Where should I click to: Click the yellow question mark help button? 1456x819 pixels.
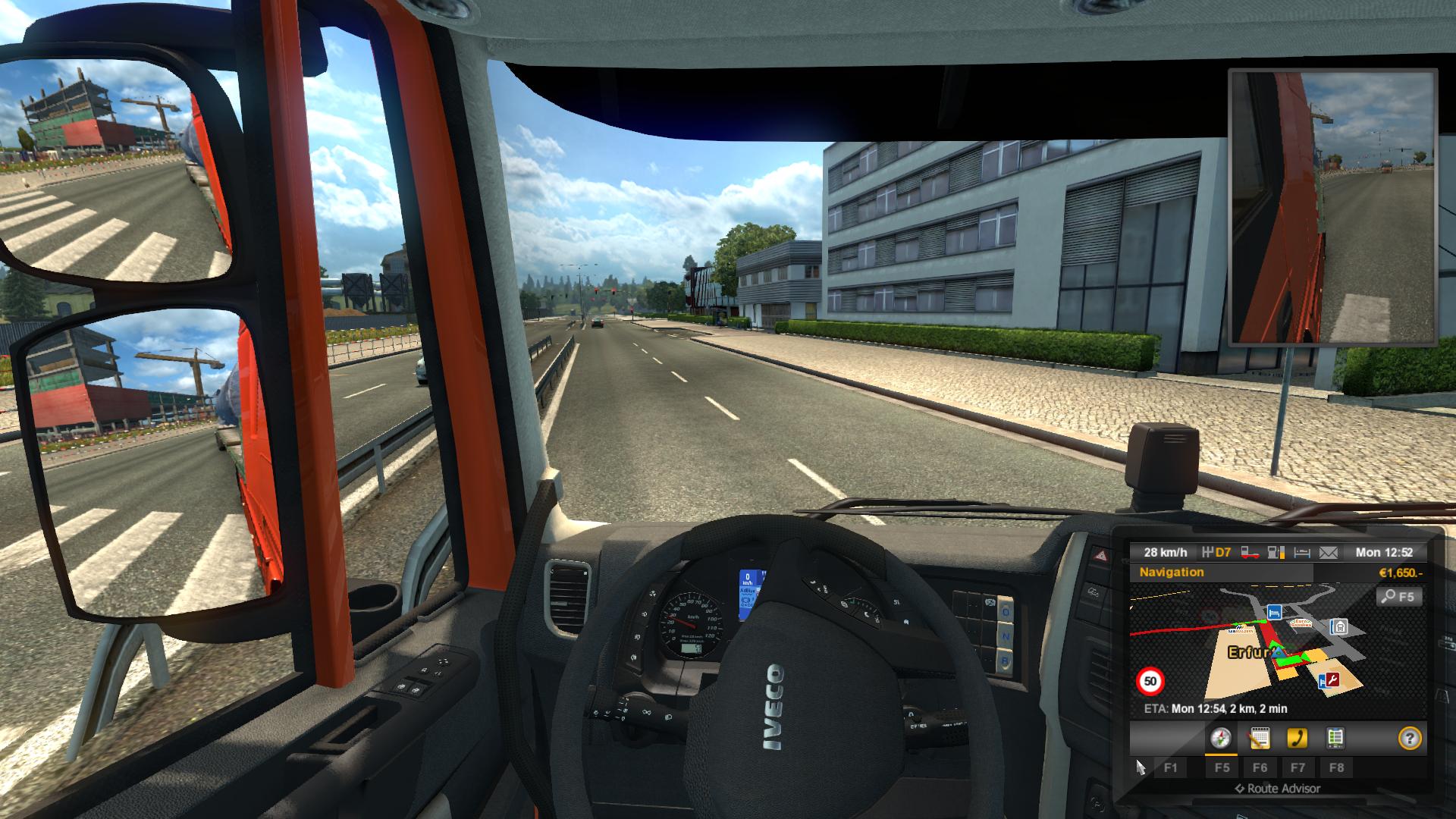coord(1409,738)
